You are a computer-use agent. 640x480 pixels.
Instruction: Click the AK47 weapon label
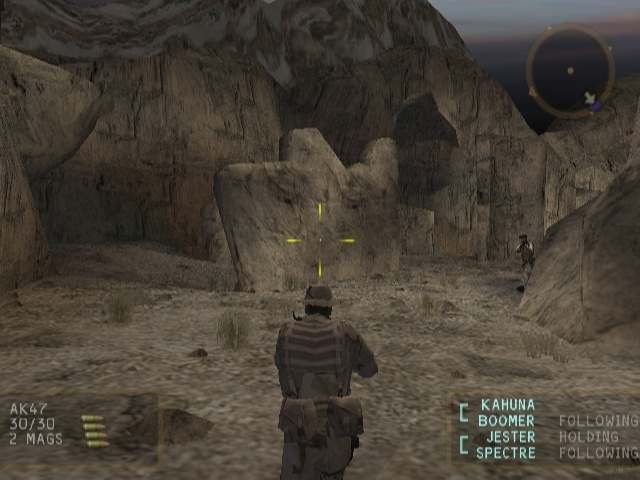point(29,409)
